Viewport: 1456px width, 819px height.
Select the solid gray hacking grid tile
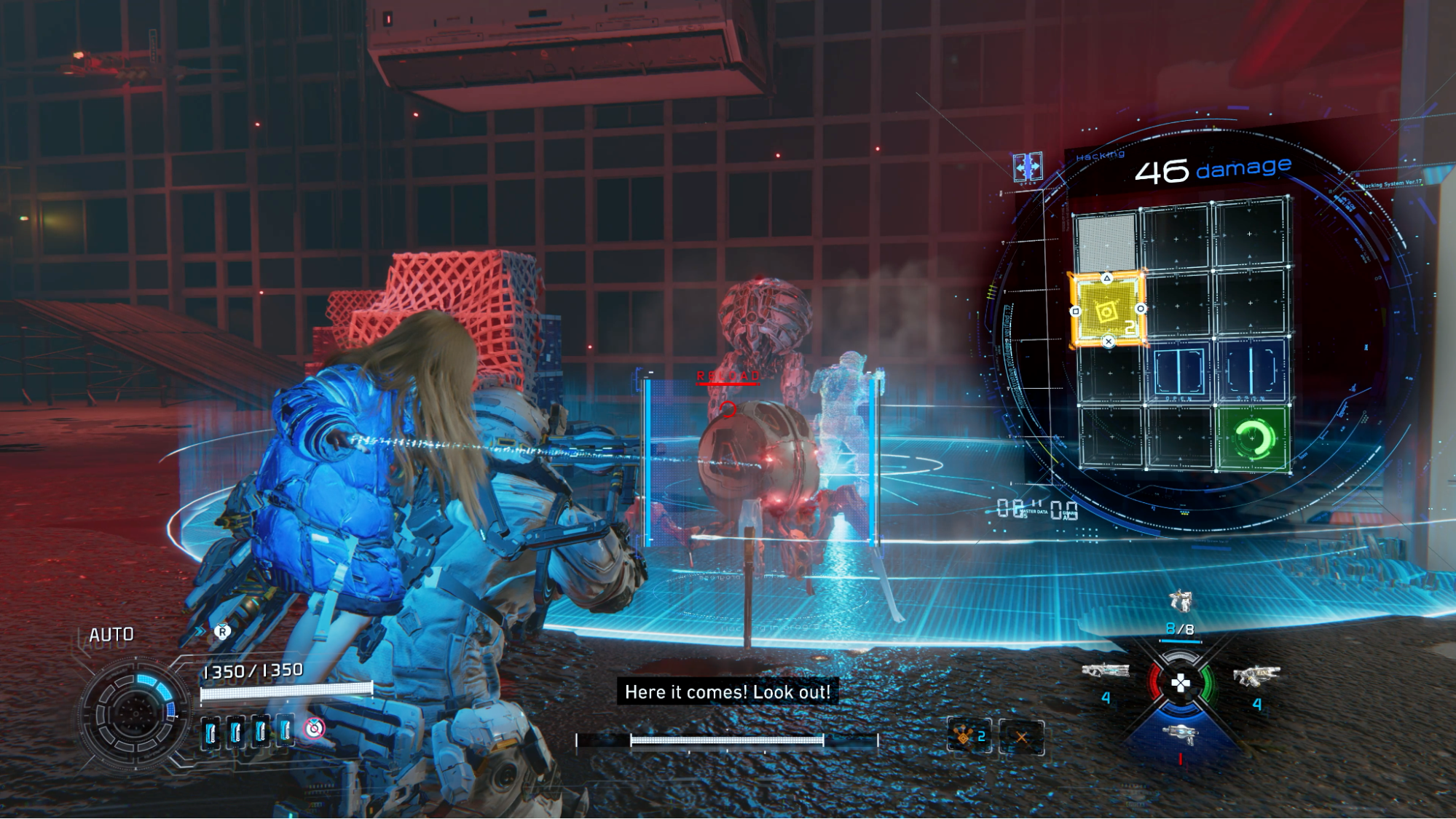[1106, 241]
